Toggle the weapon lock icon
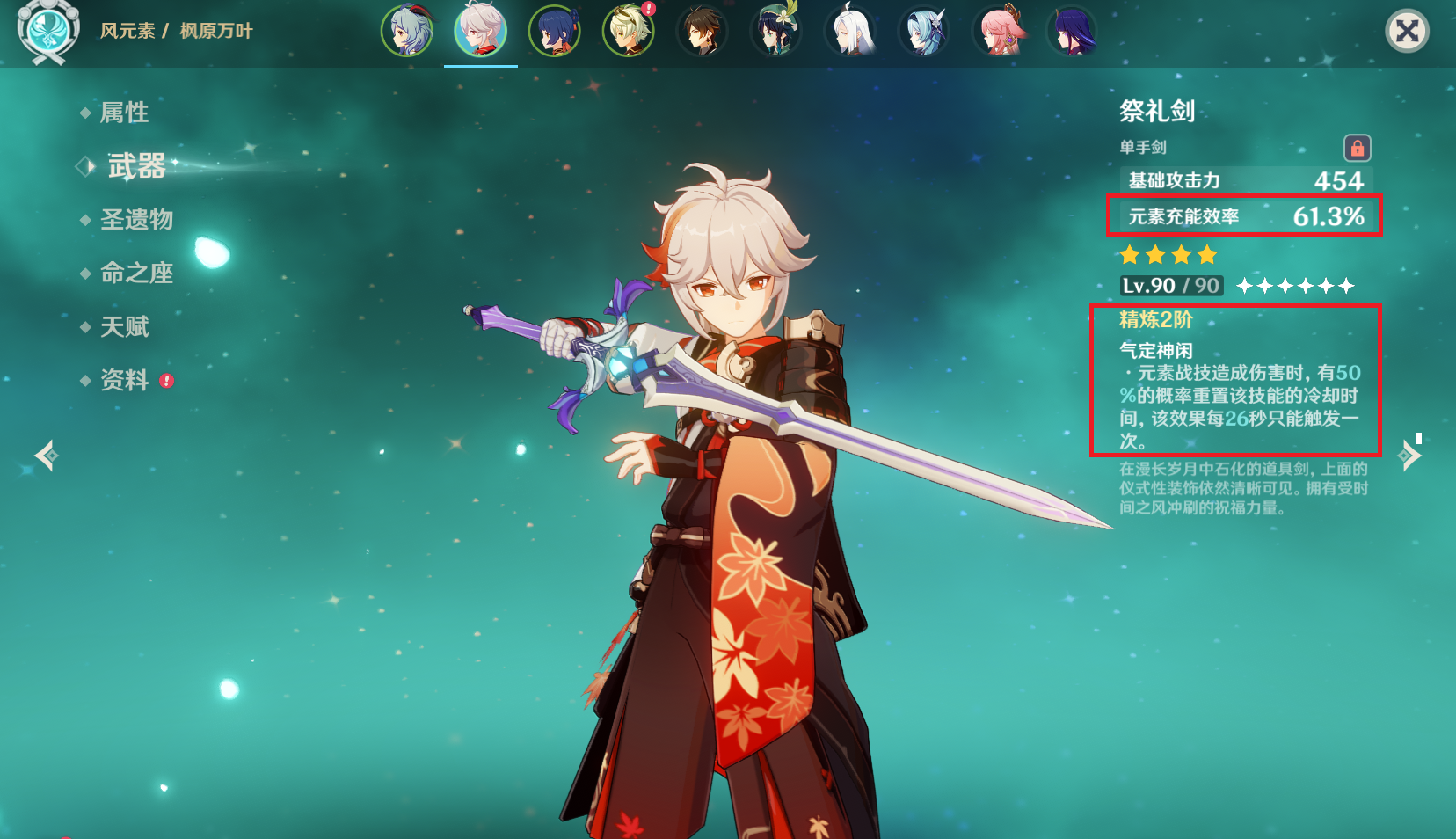 [x=1357, y=148]
